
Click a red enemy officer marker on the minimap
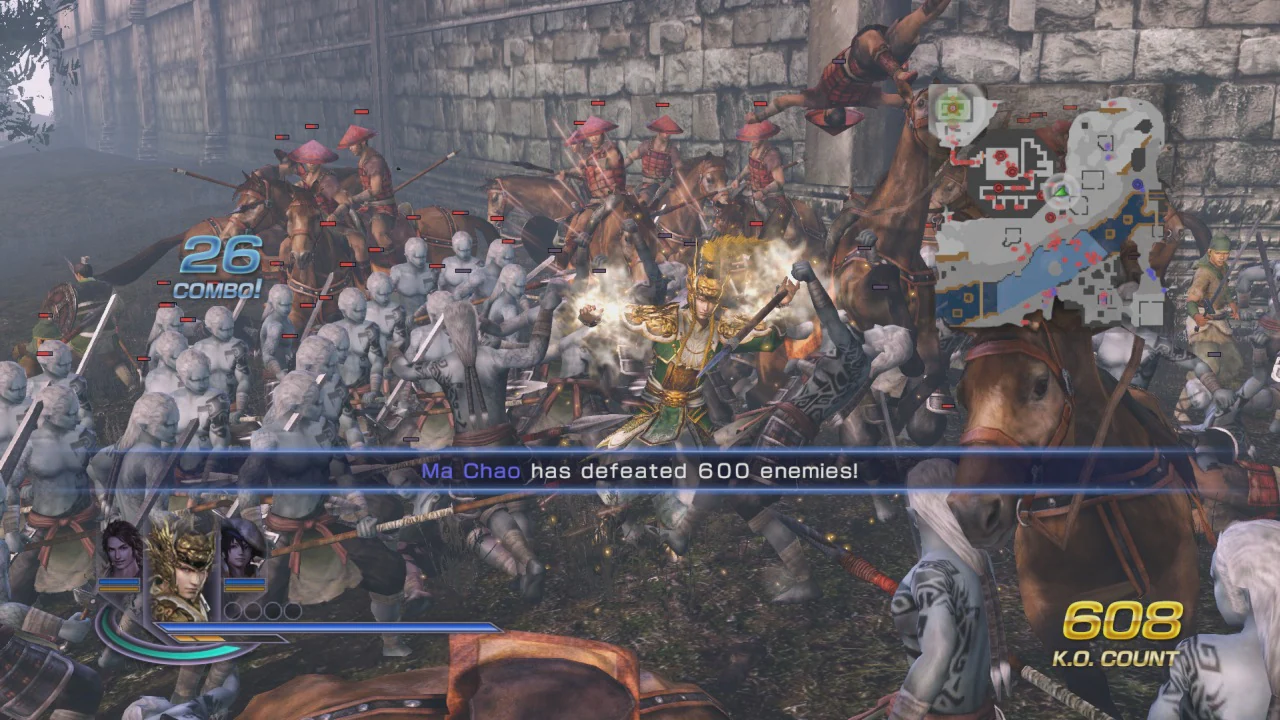pyautogui.click(x=1002, y=155)
